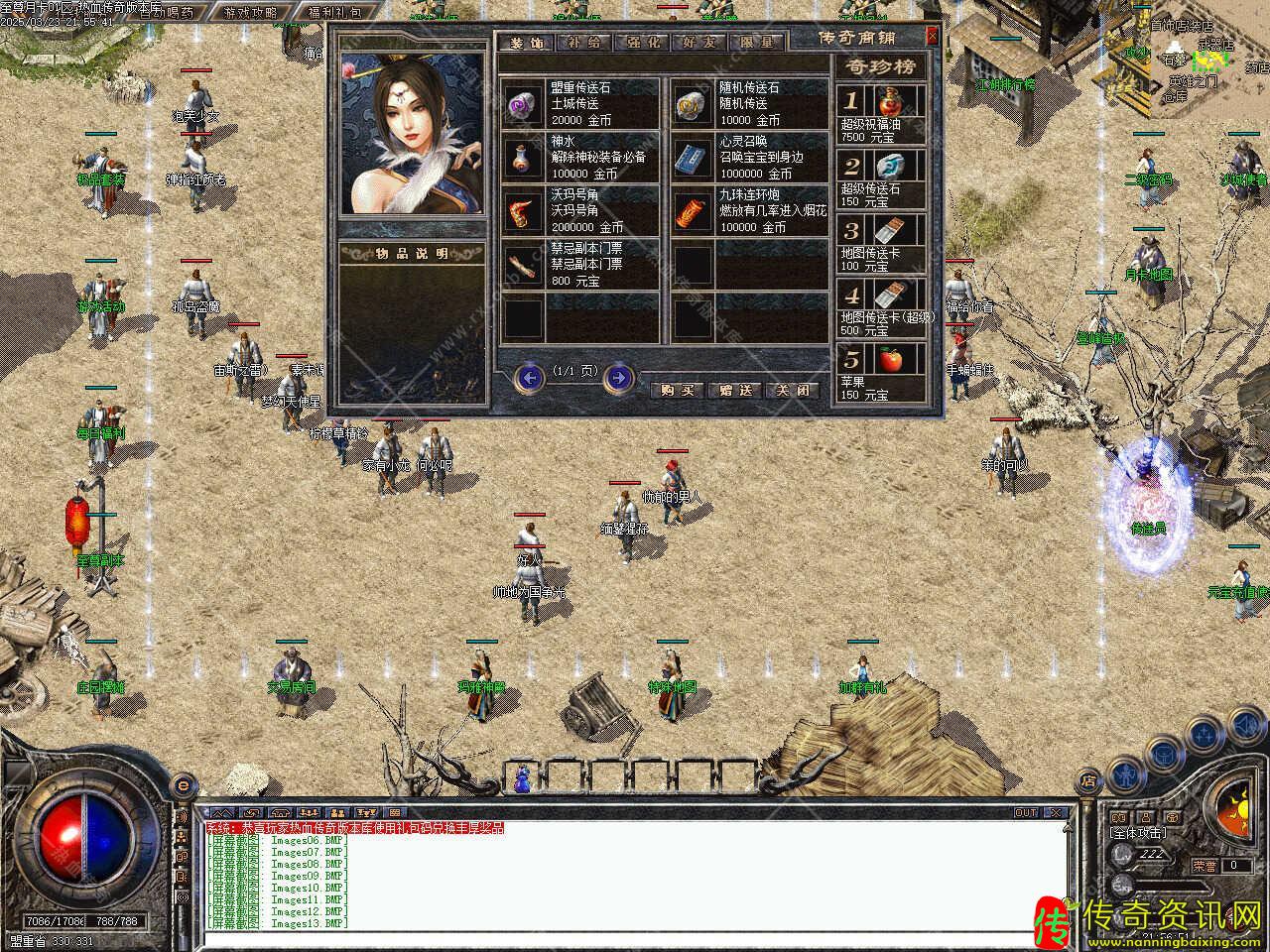Gift the item with 赠送 button

(736, 391)
